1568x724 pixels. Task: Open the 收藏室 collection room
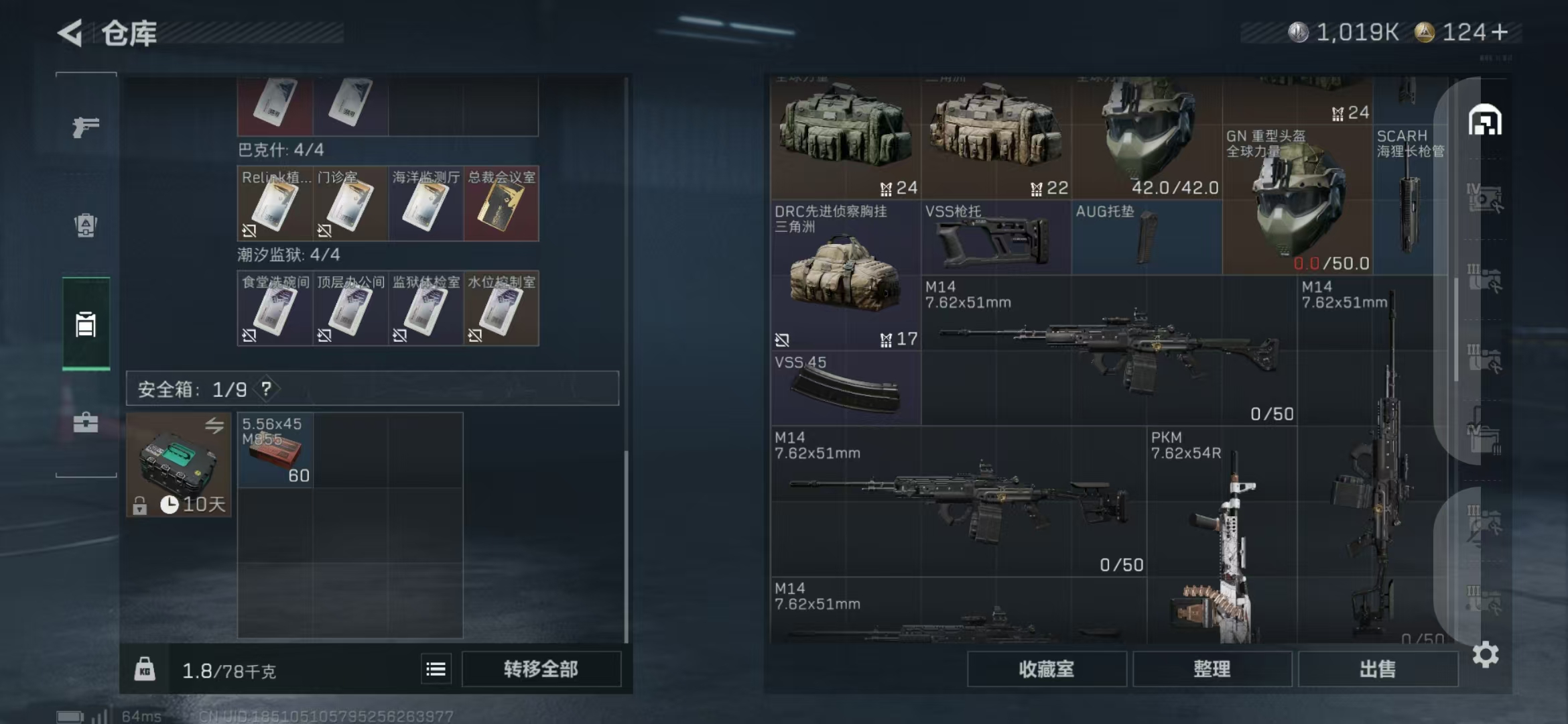1046,669
